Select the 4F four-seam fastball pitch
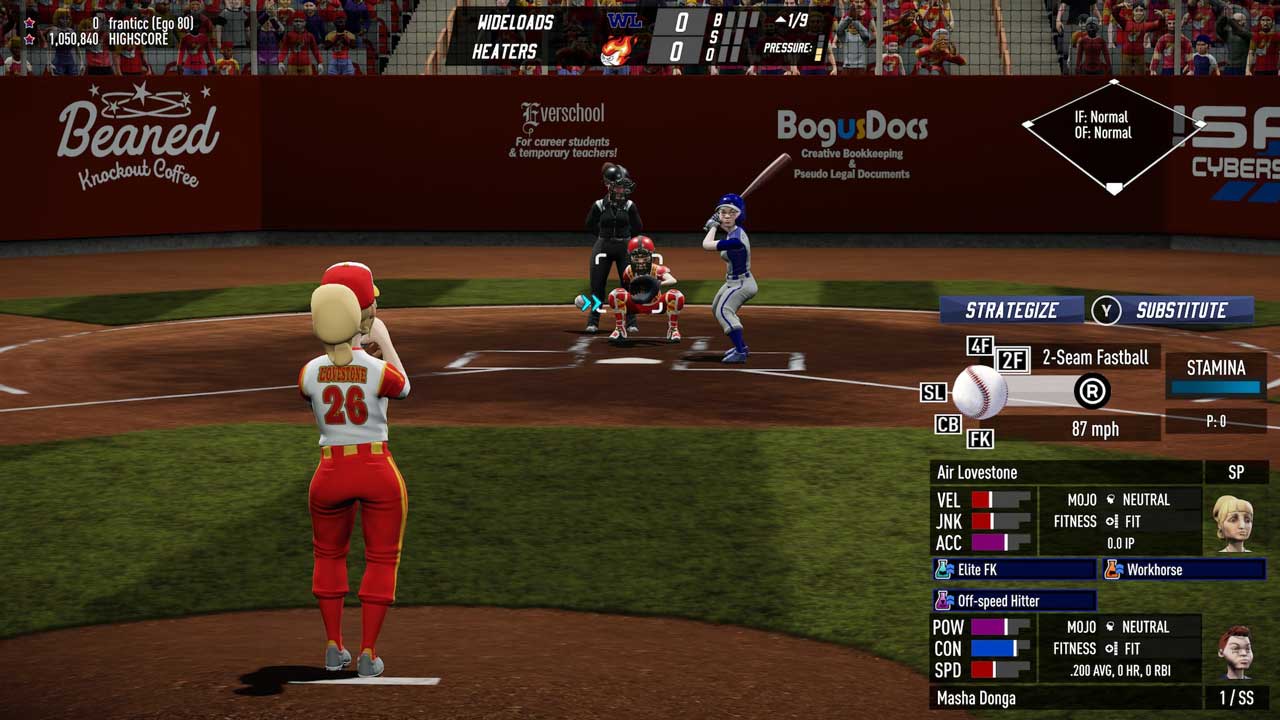 [x=979, y=346]
